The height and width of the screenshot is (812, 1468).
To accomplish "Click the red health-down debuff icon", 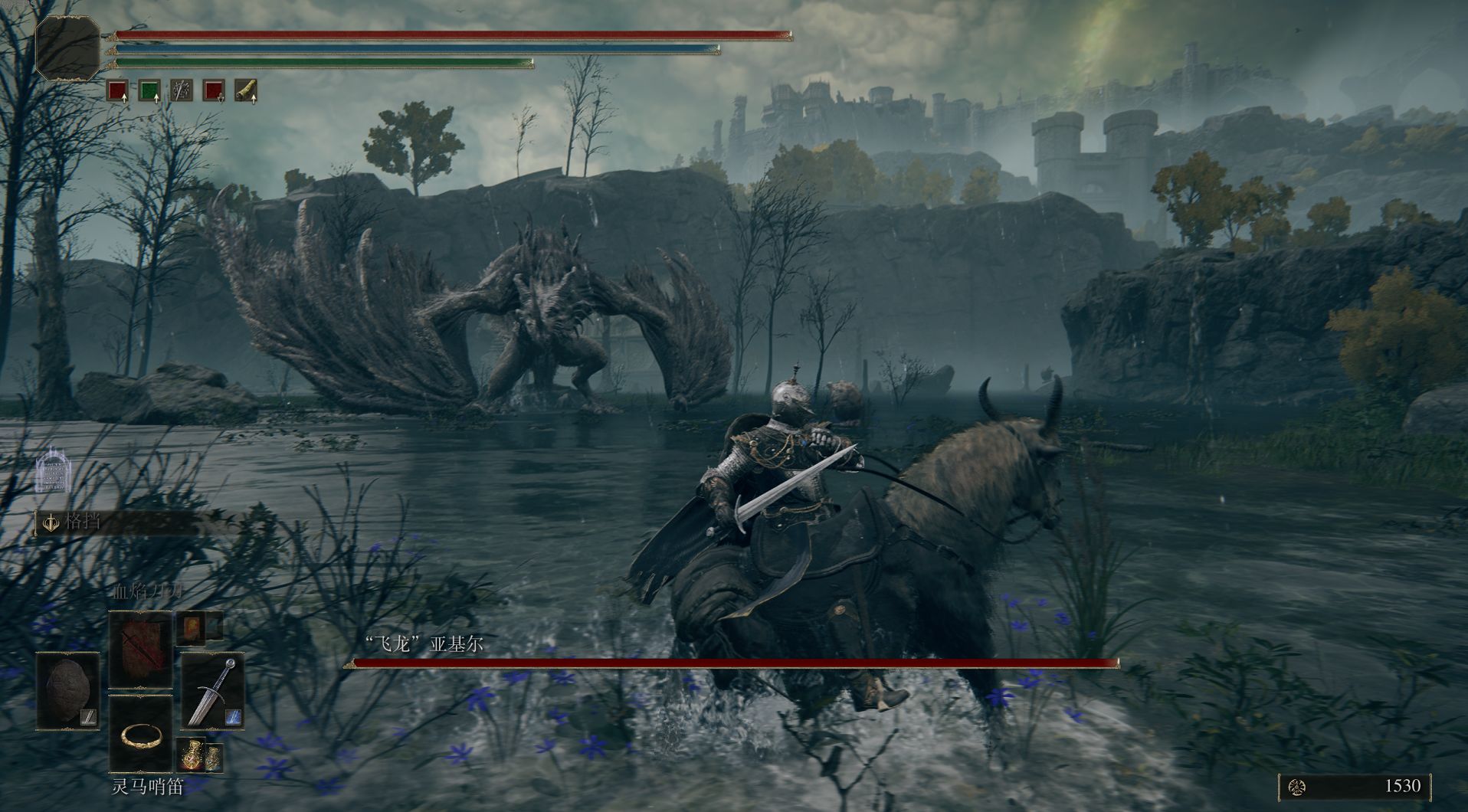I will (x=214, y=91).
